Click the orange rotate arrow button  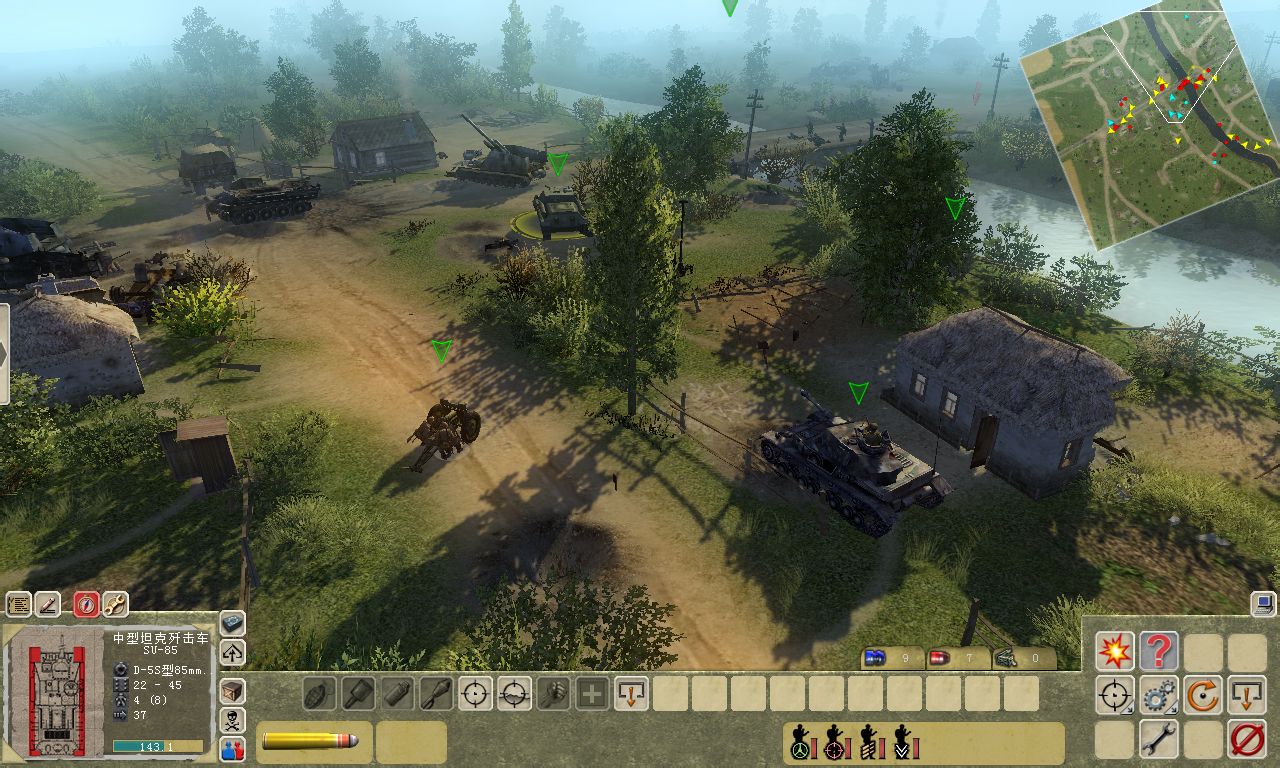[1202, 695]
